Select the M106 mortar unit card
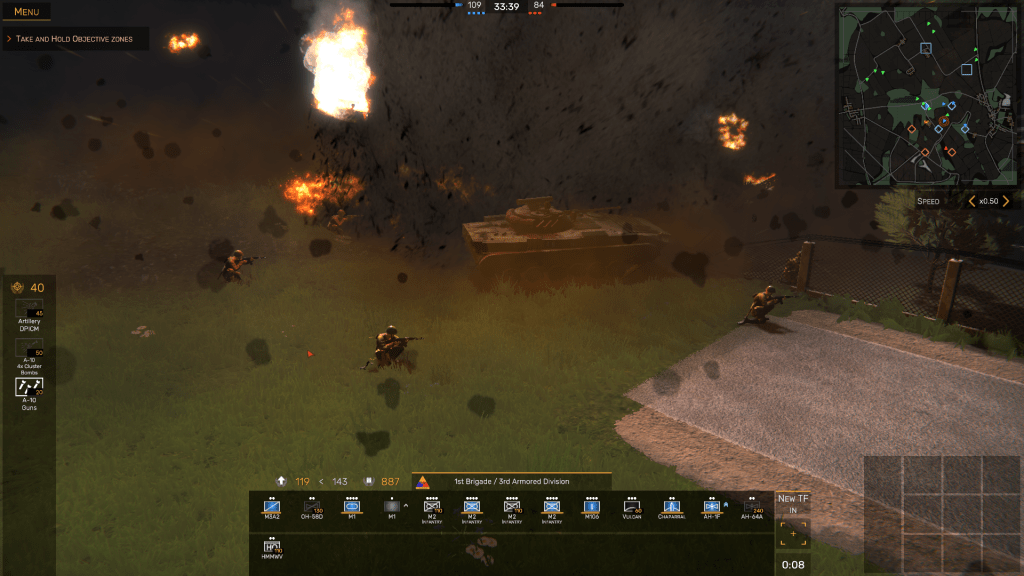Screen dimensions: 1024x576 (591, 509)
